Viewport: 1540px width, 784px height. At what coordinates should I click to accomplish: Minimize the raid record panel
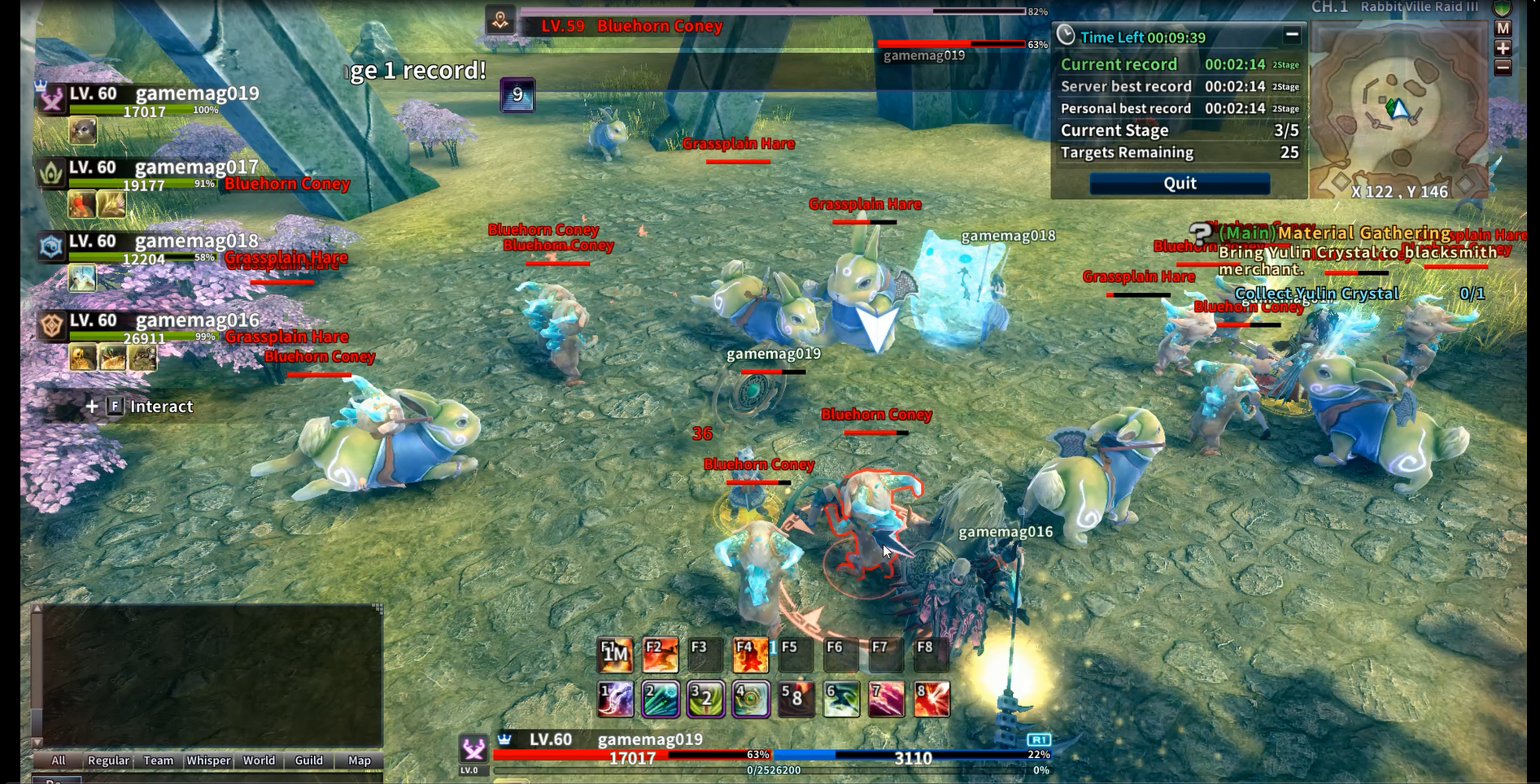click(x=1291, y=35)
